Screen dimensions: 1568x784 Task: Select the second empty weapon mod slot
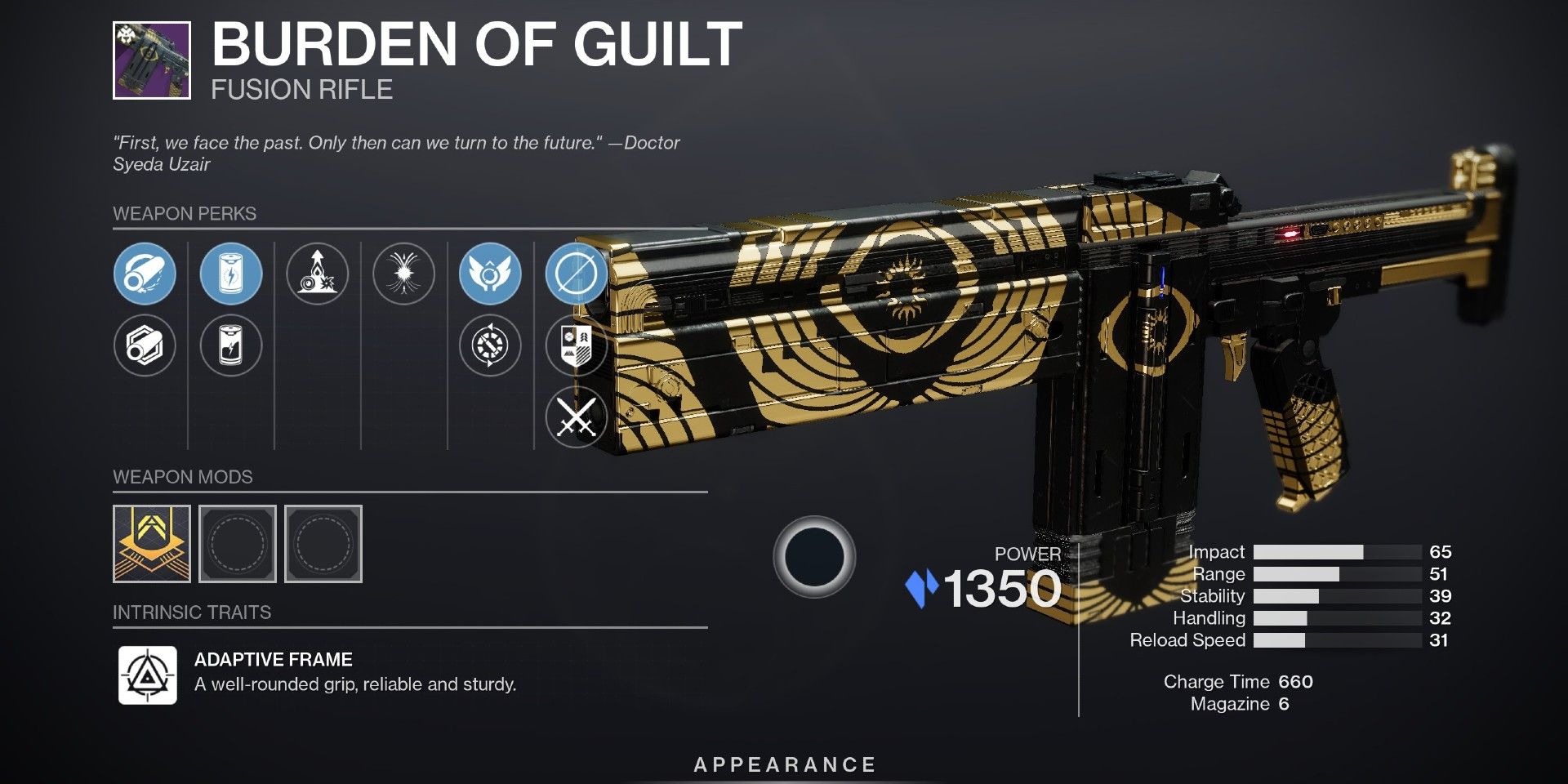point(322,542)
